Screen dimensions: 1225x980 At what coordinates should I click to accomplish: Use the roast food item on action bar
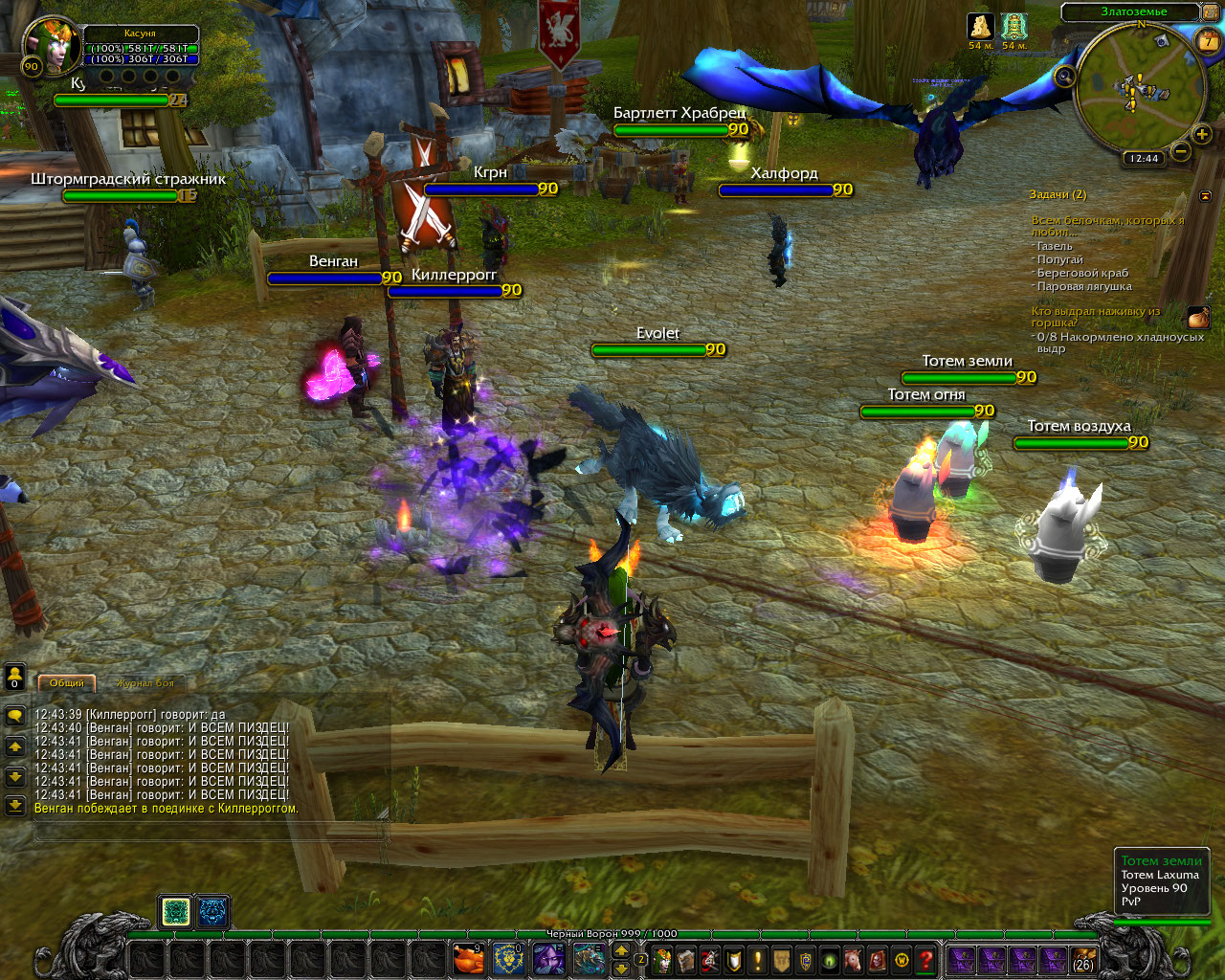coord(468,958)
